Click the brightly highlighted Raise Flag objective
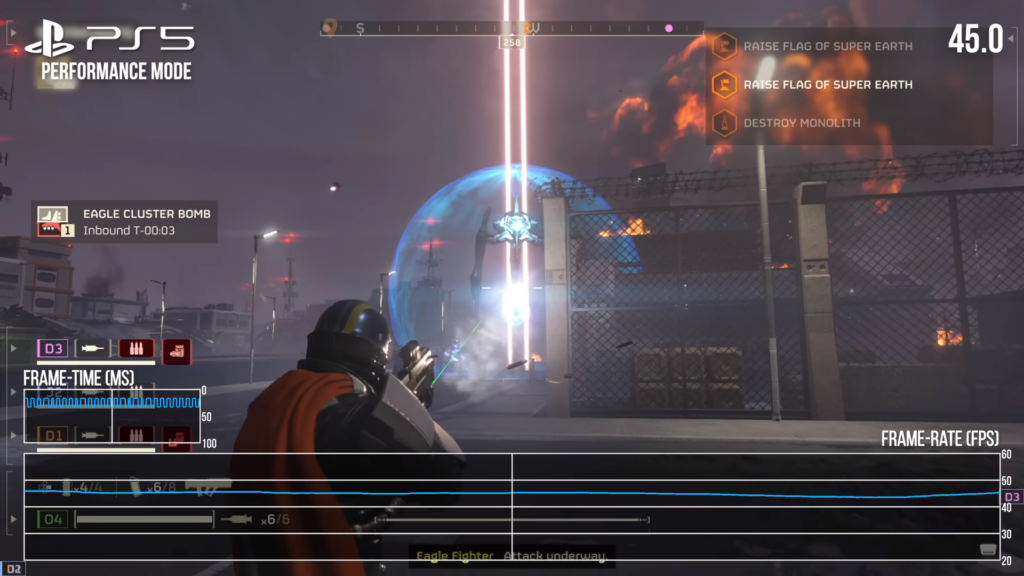1024x576 pixels. [827, 85]
